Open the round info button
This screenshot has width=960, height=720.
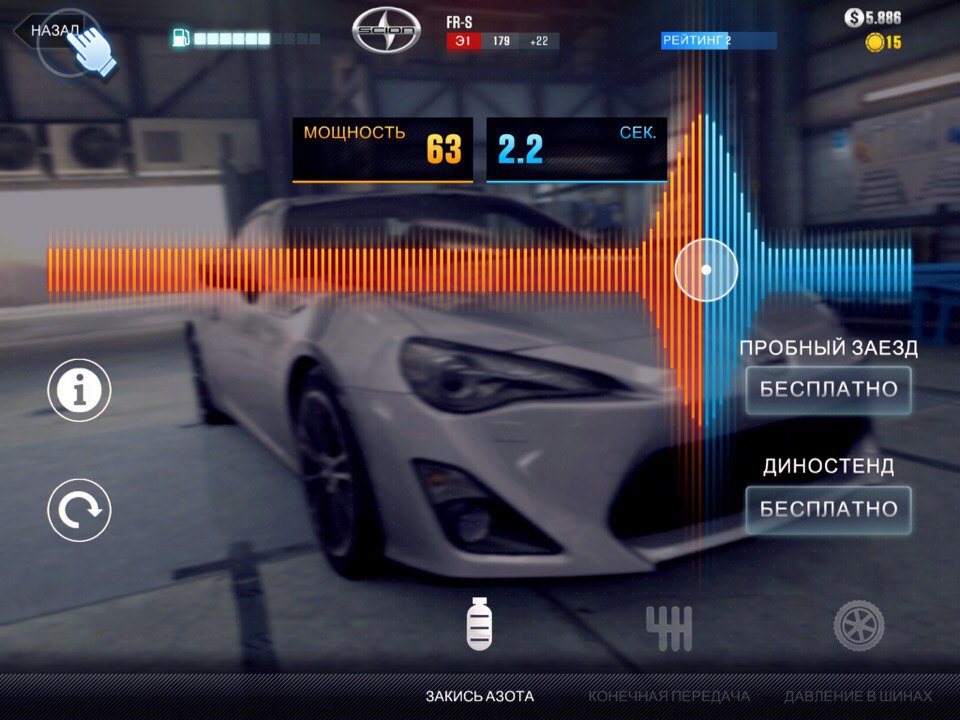point(79,390)
